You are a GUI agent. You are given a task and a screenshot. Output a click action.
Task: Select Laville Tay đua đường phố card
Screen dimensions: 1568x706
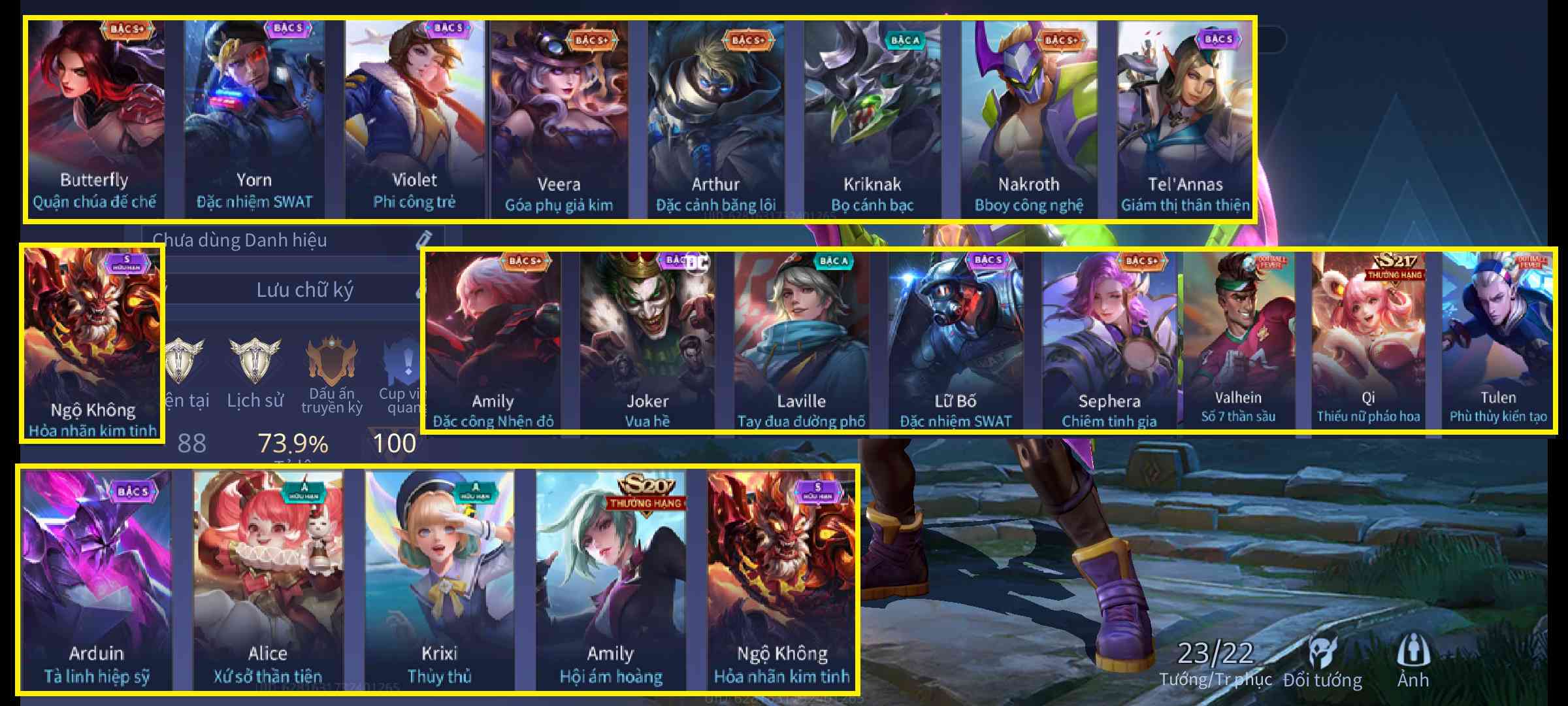pyautogui.click(x=801, y=340)
